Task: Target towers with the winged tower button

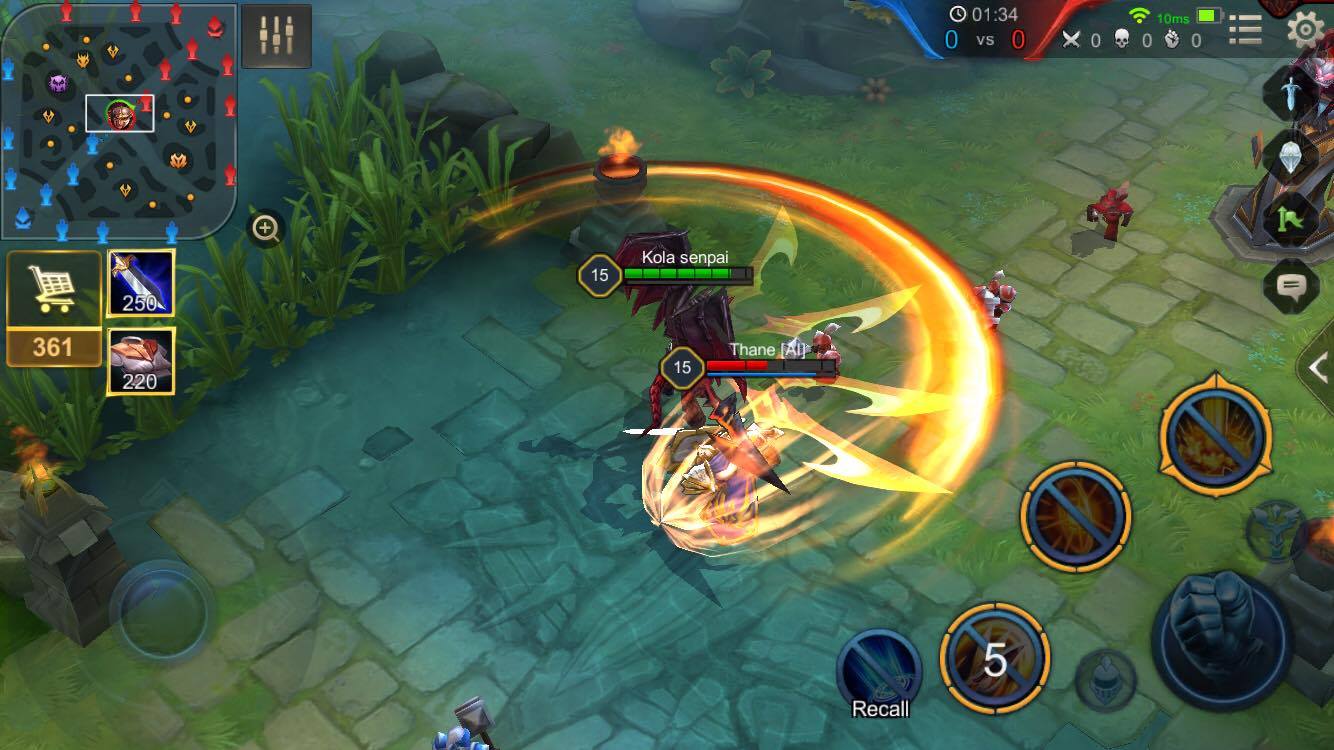Action: [x=1274, y=531]
